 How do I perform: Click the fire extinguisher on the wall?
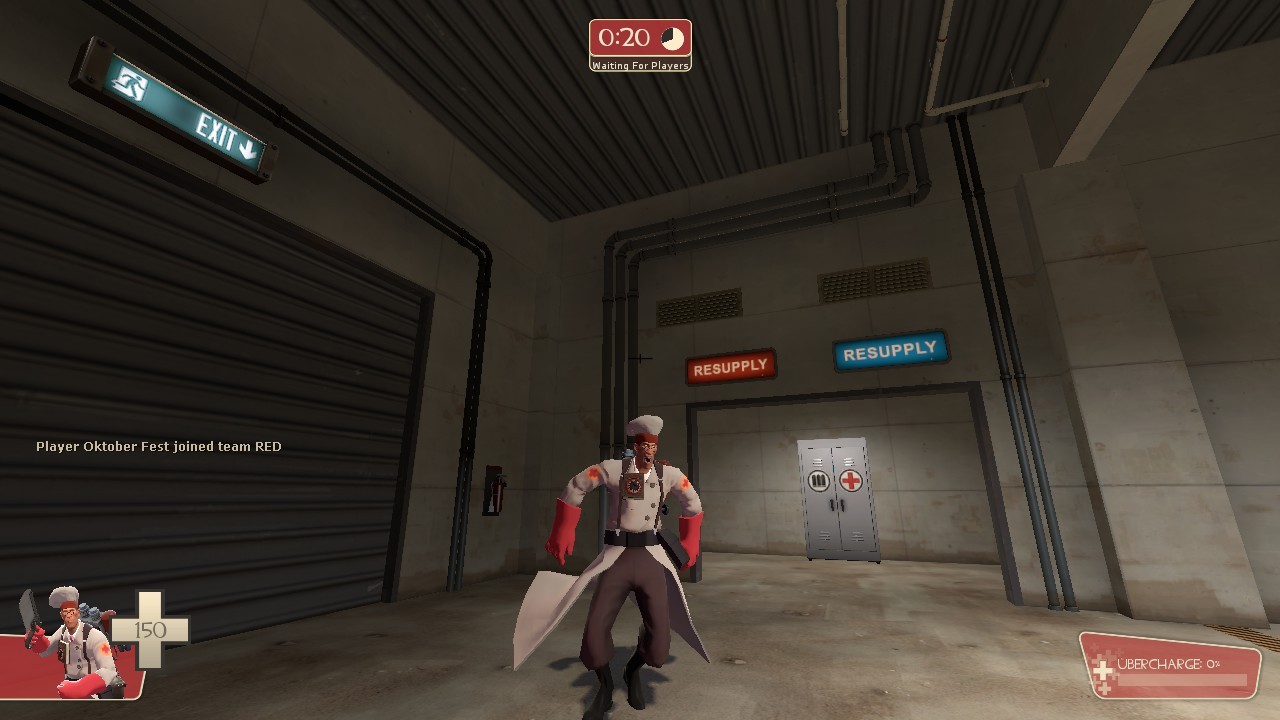point(497,495)
